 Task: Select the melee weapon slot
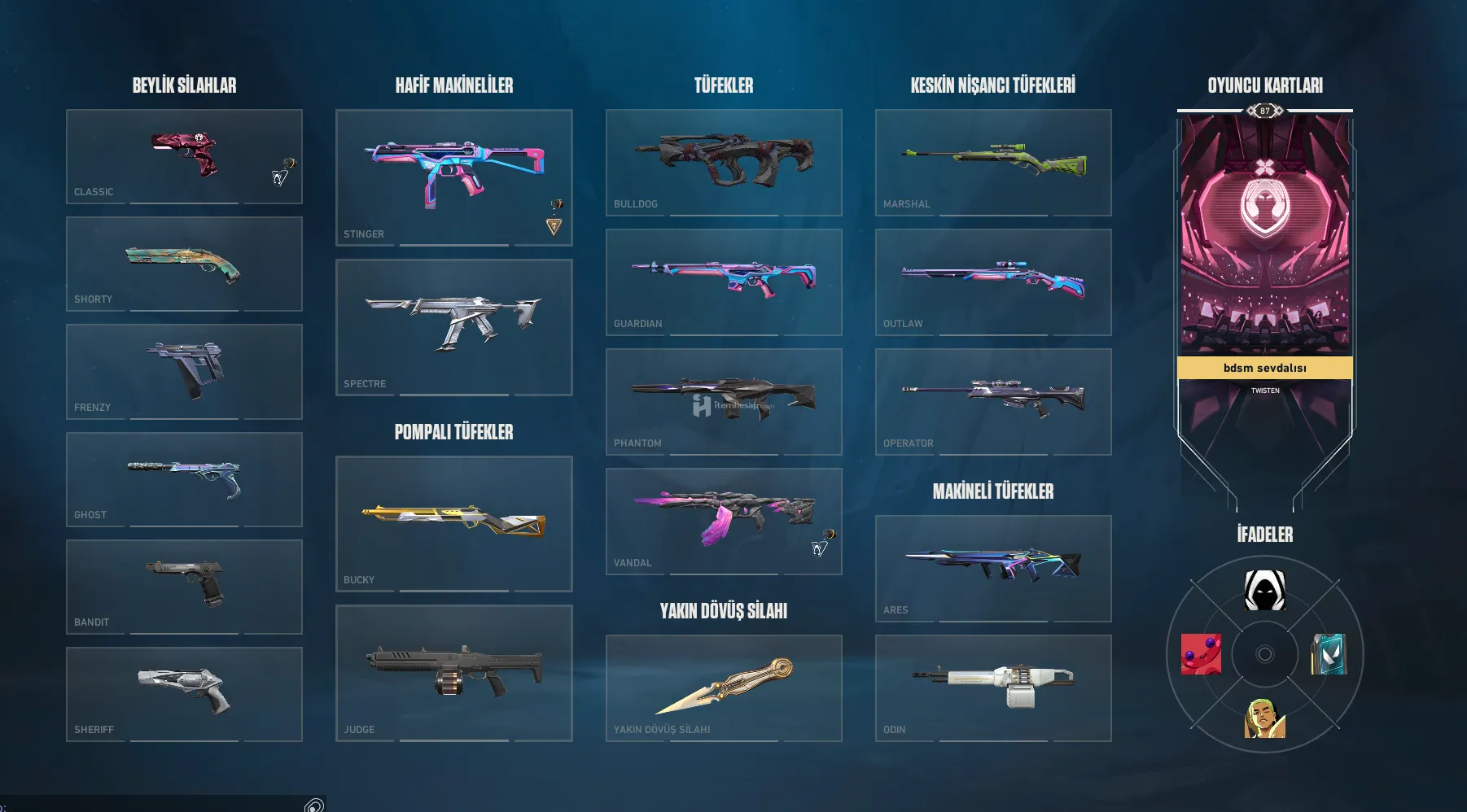(x=724, y=688)
